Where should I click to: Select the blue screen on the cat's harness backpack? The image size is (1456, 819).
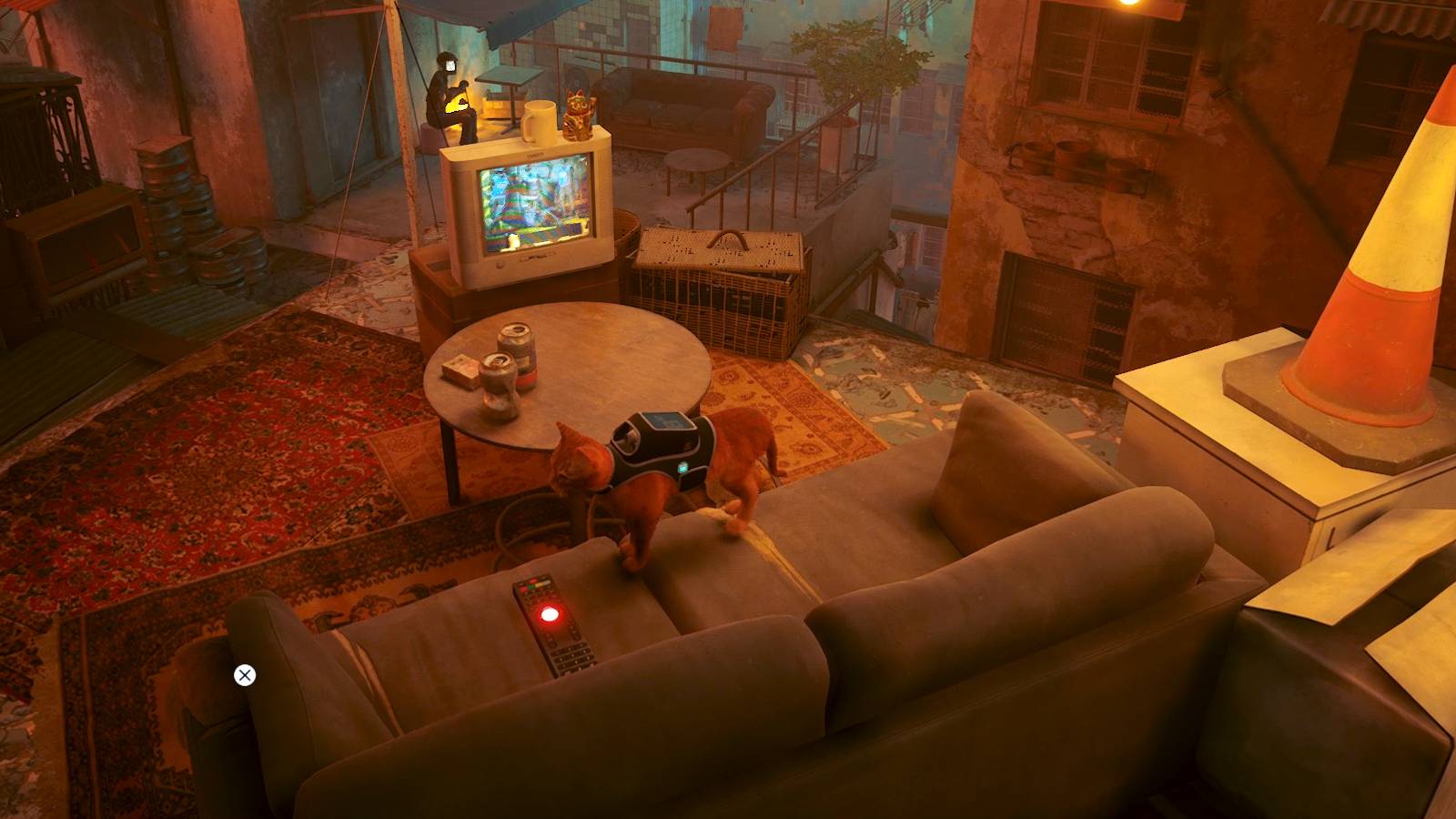(x=667, y=420)
